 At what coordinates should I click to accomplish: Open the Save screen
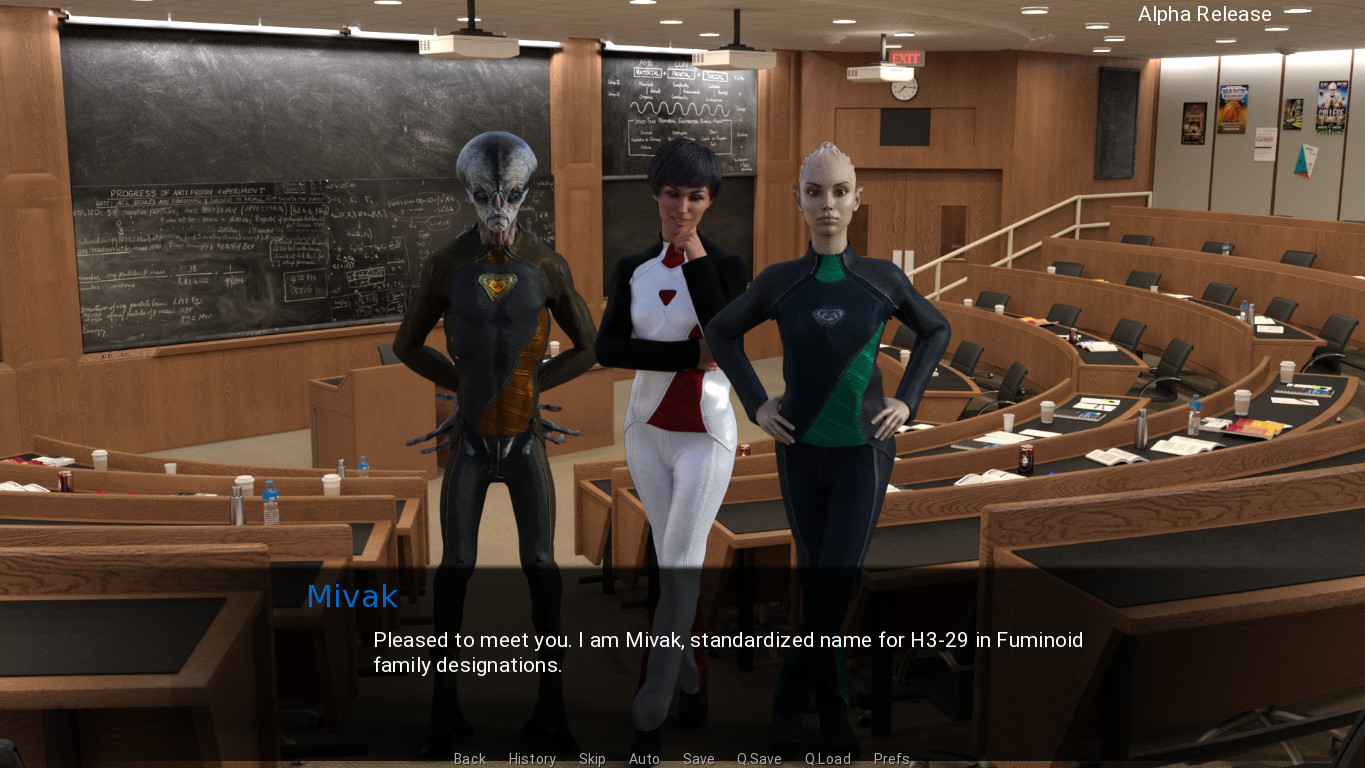pos(698,759)
